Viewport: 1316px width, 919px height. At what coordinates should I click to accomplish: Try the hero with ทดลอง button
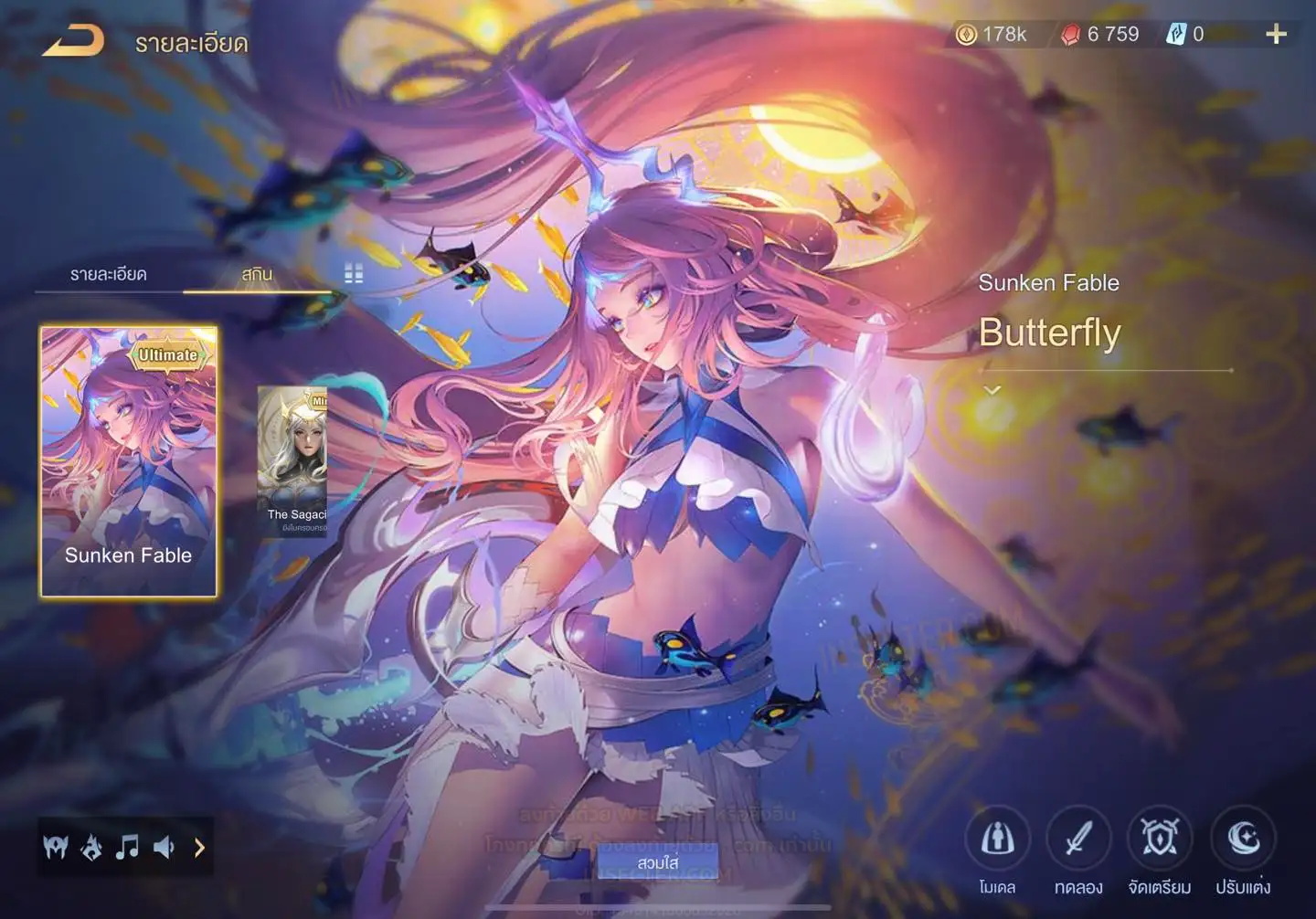pyautogui.click(x=1078, y=840)
